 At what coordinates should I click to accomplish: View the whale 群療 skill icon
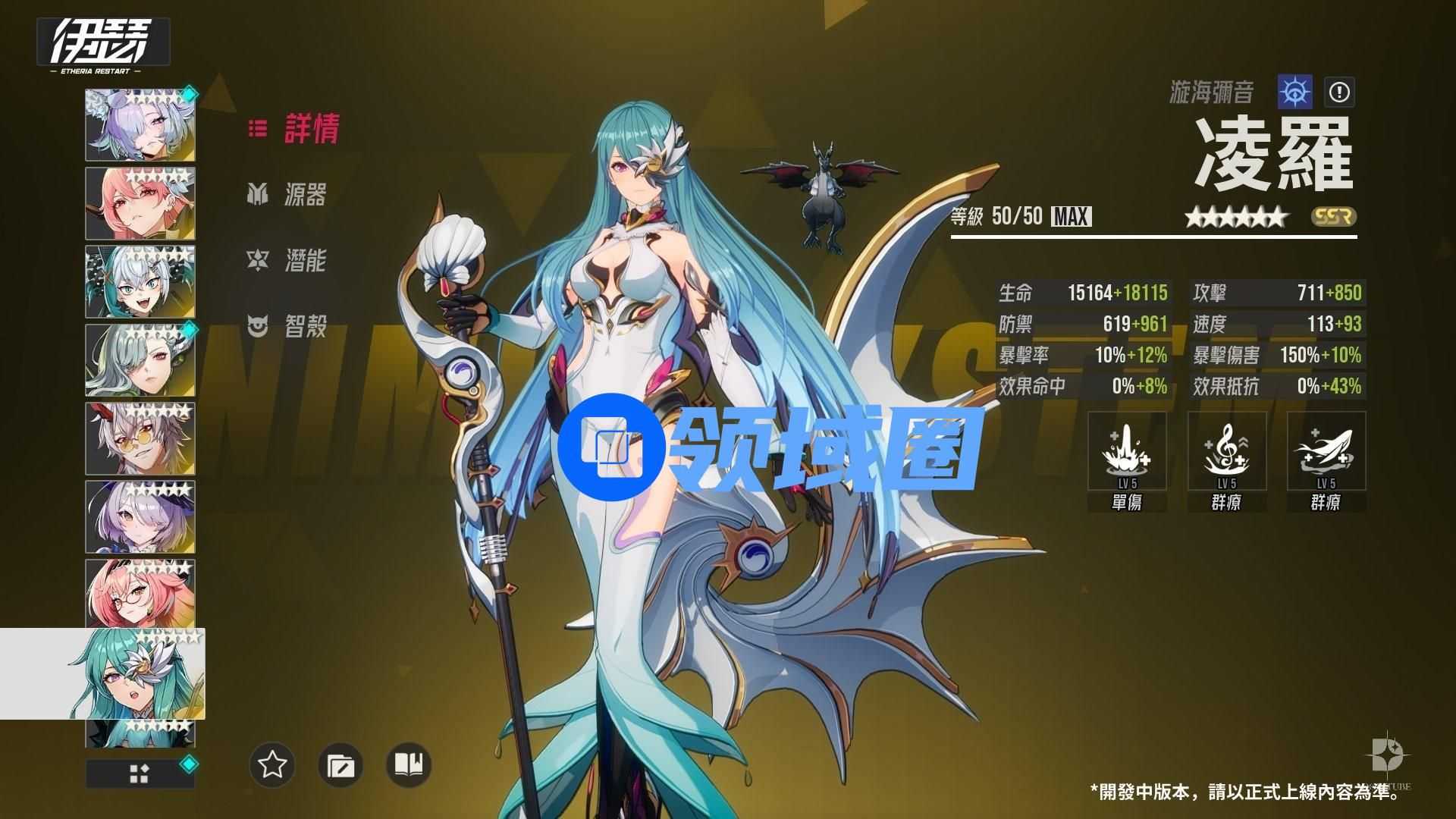coord(1326,452)
